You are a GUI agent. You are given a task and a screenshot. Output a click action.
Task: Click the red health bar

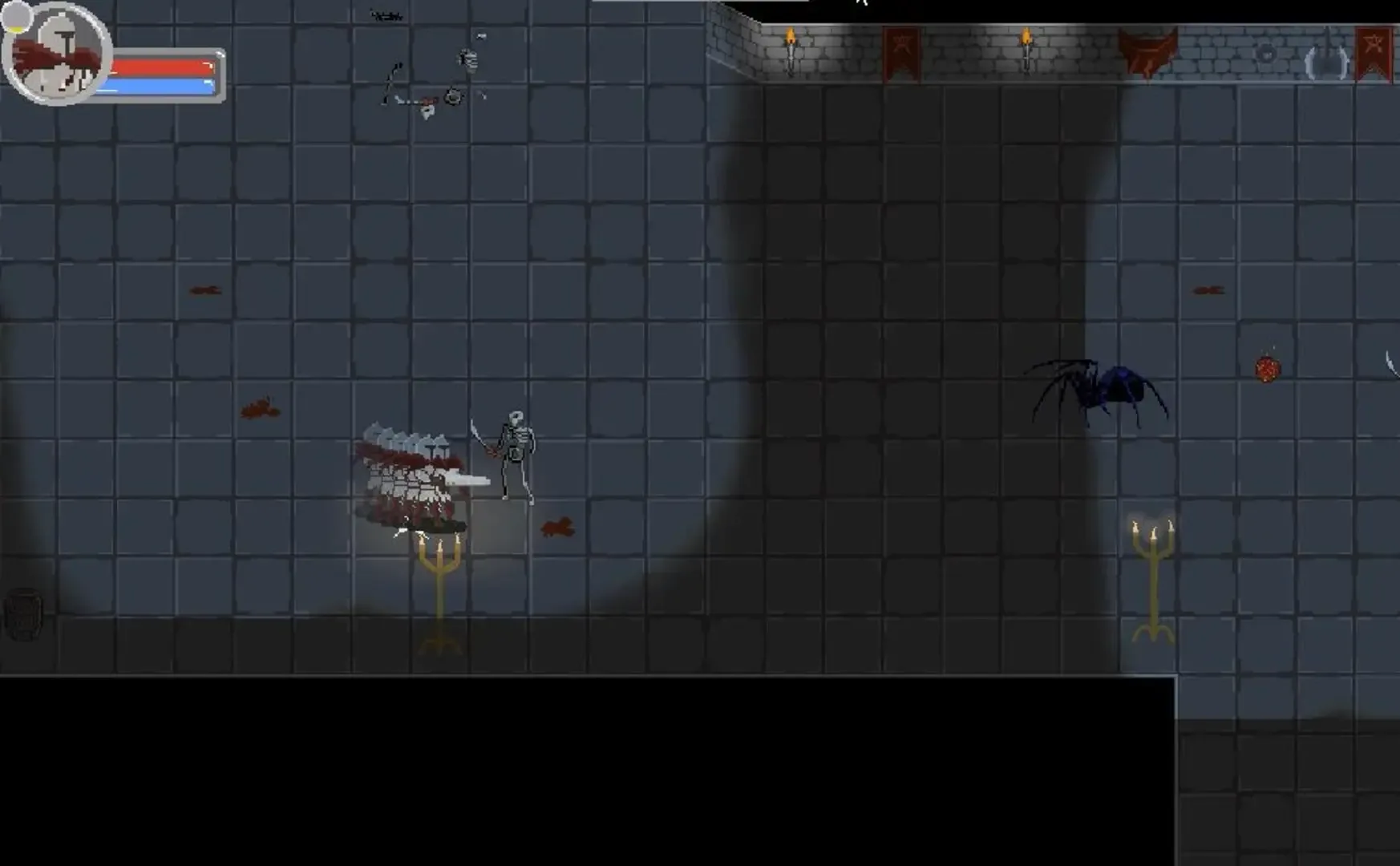(160, 67)
